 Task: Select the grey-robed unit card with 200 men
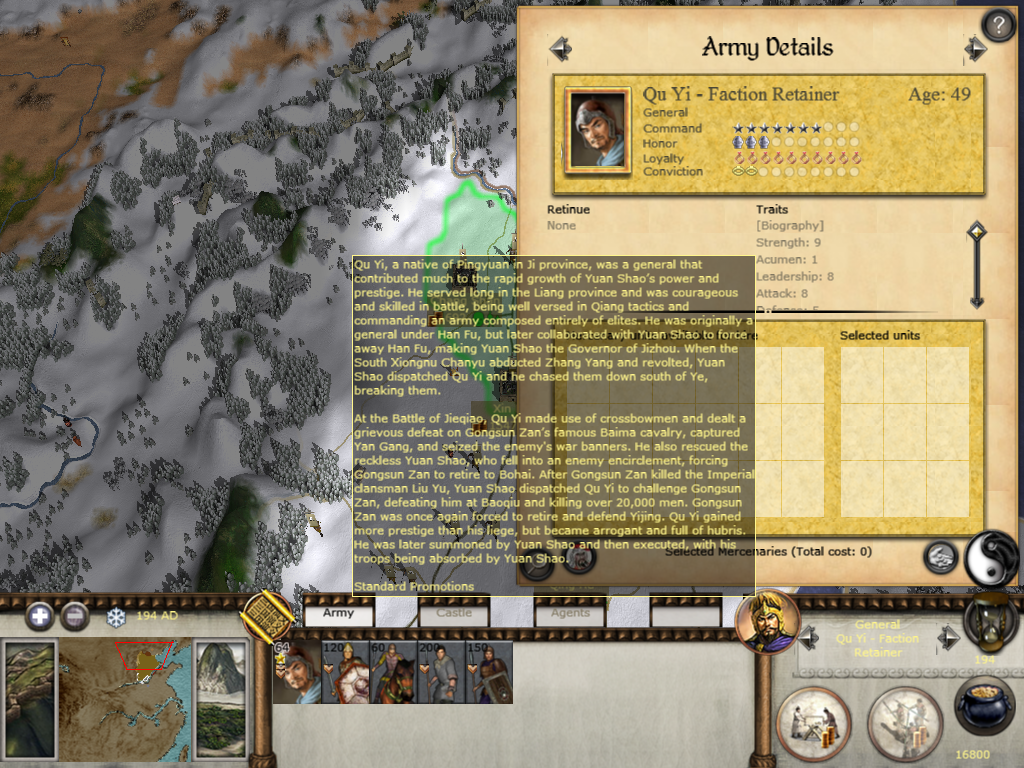[441, 672]
